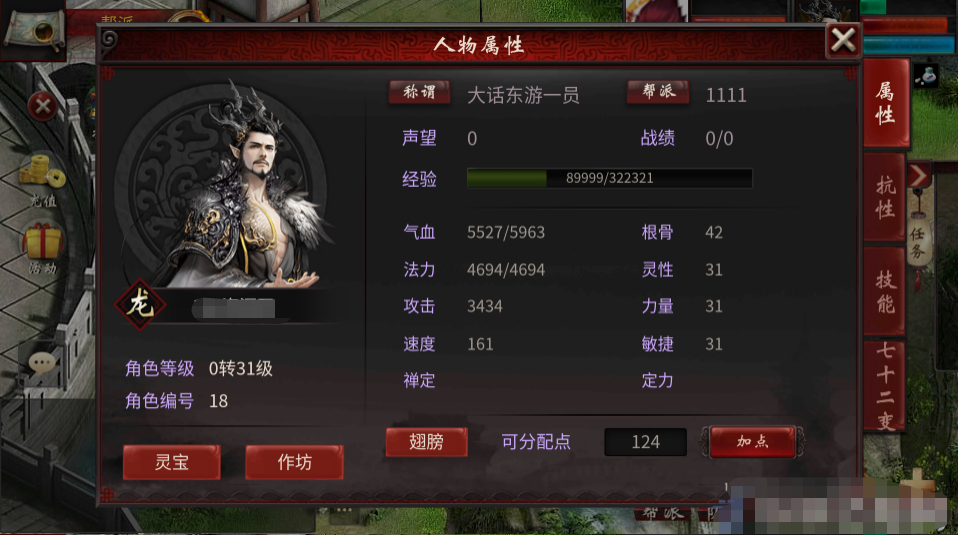The image size is (958, 535).
Task: Click 加点 to allocate attribute points
Action: (x=752, y=441)
